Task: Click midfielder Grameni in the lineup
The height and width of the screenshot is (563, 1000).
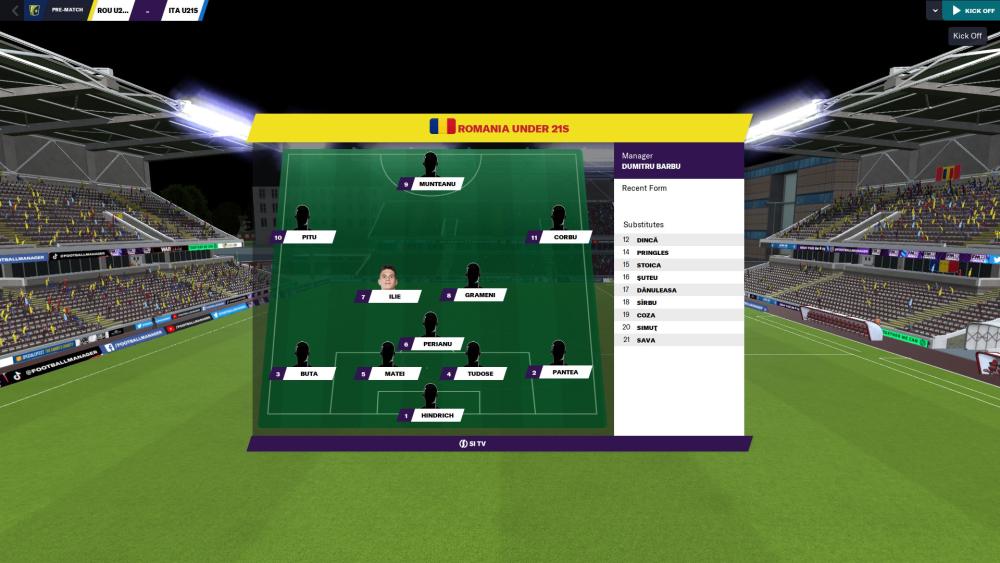Action: 479,295
